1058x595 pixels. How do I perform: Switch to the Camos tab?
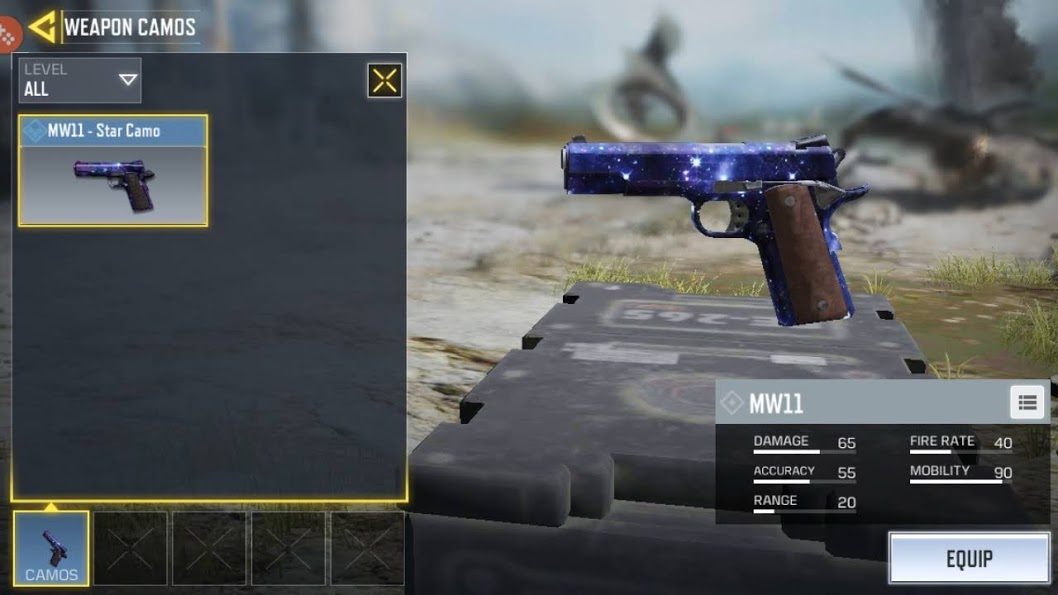[51, 548]
